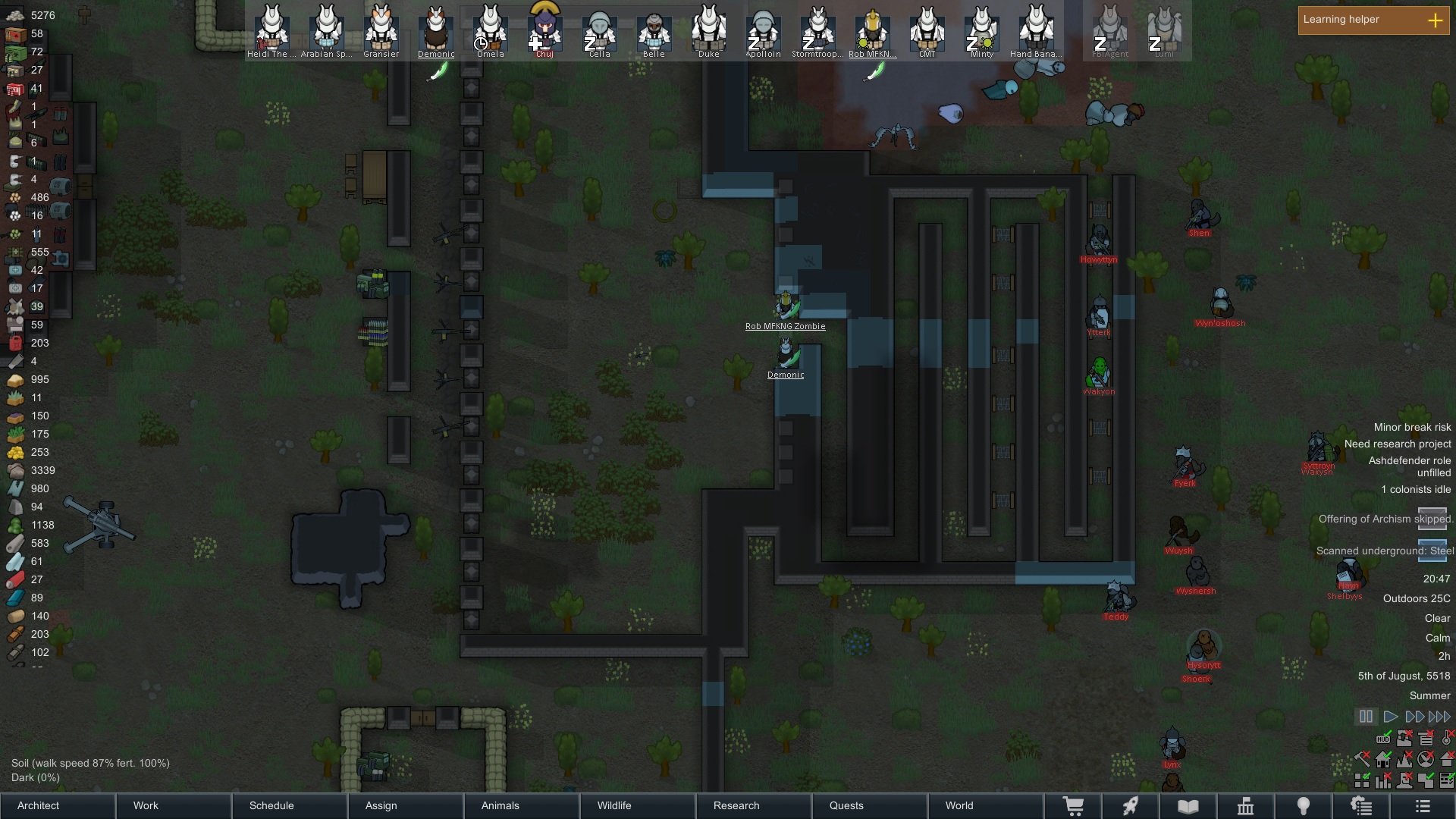
Task: Expand the Learning helper panel
Action: (x=1435, y=20)
